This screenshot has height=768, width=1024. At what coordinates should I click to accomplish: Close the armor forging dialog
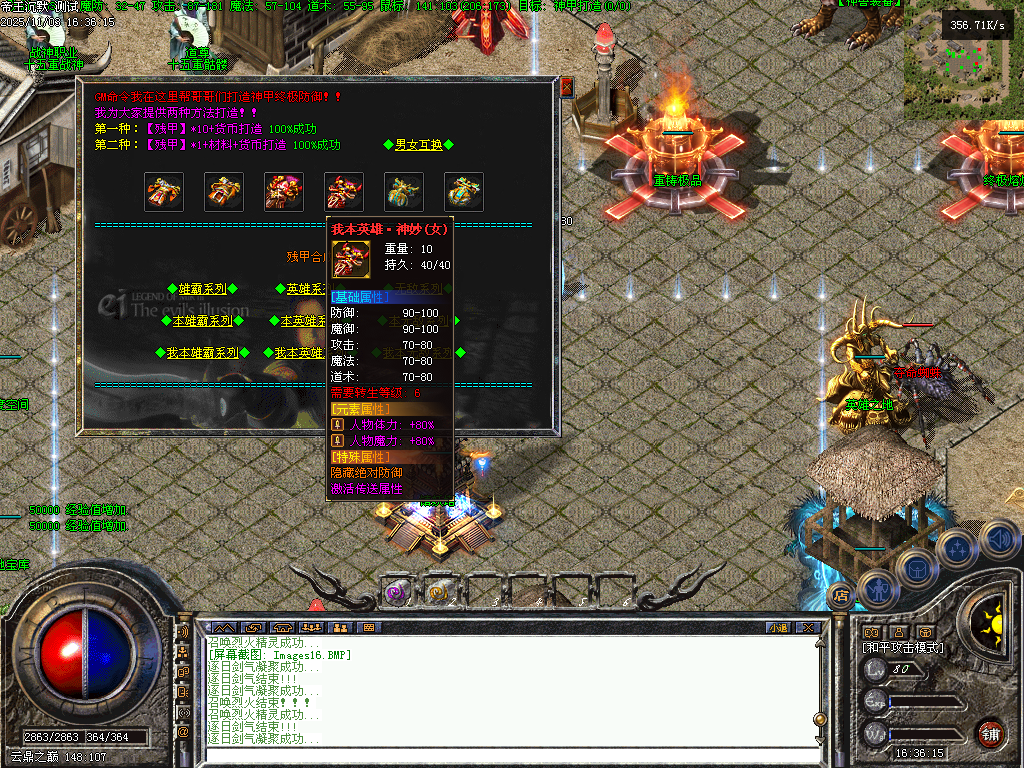click(x=566, y=88)
